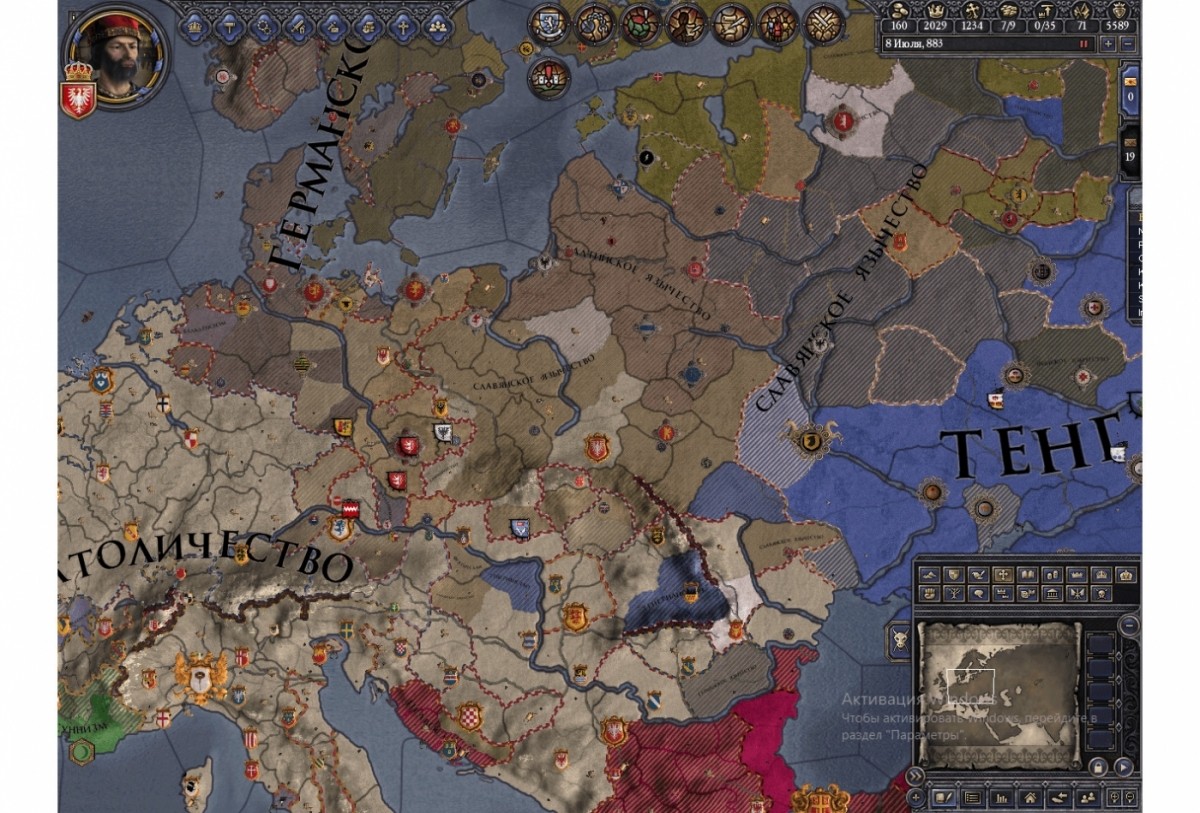Open the people group tab
1200x813 pixels.
click(435, 26)
